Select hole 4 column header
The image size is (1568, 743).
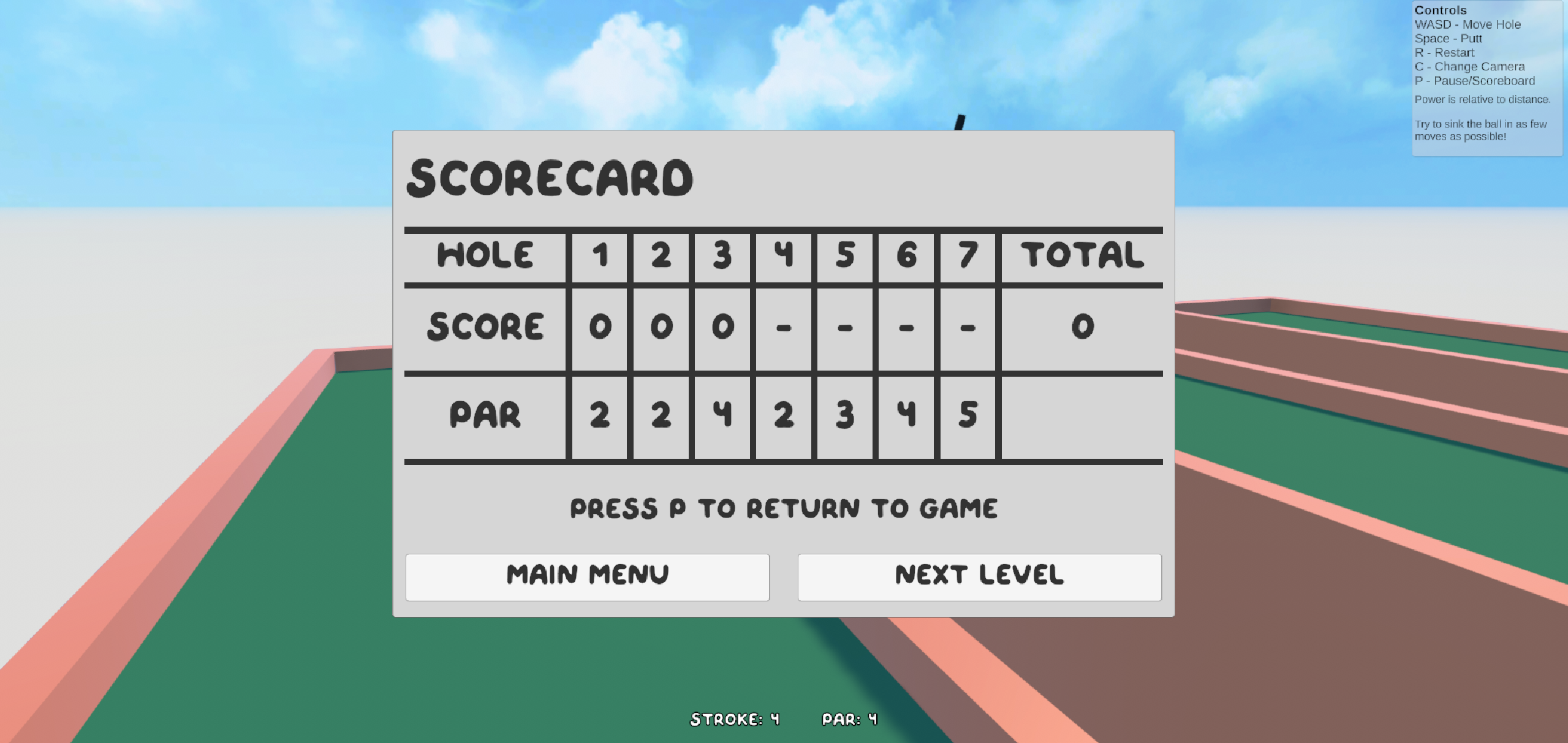tap(783, 256)
